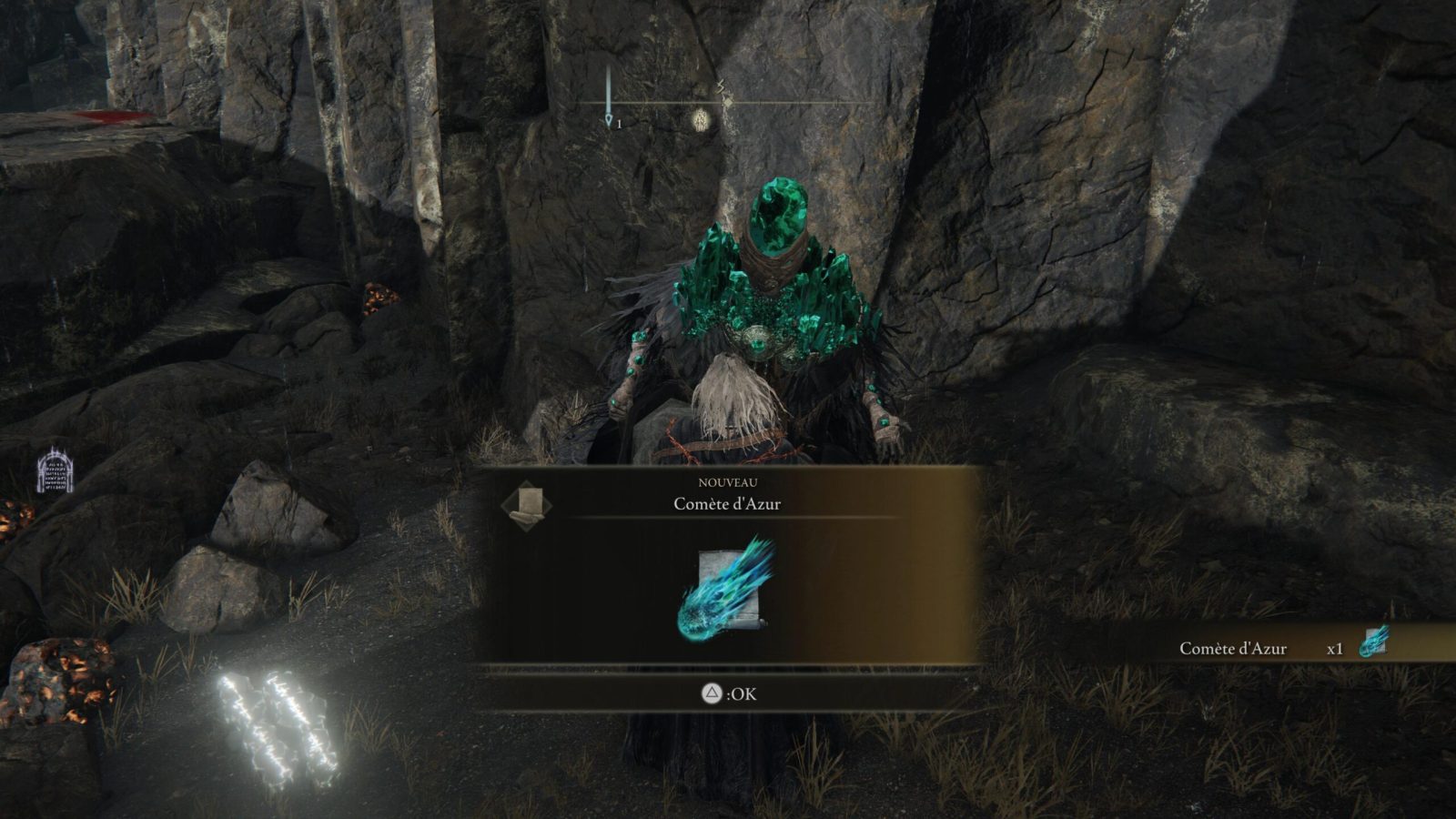Screen dimensions: 1456x819
Task: Select the glowing marker on the compass bar
Action: tap(700, 118)
